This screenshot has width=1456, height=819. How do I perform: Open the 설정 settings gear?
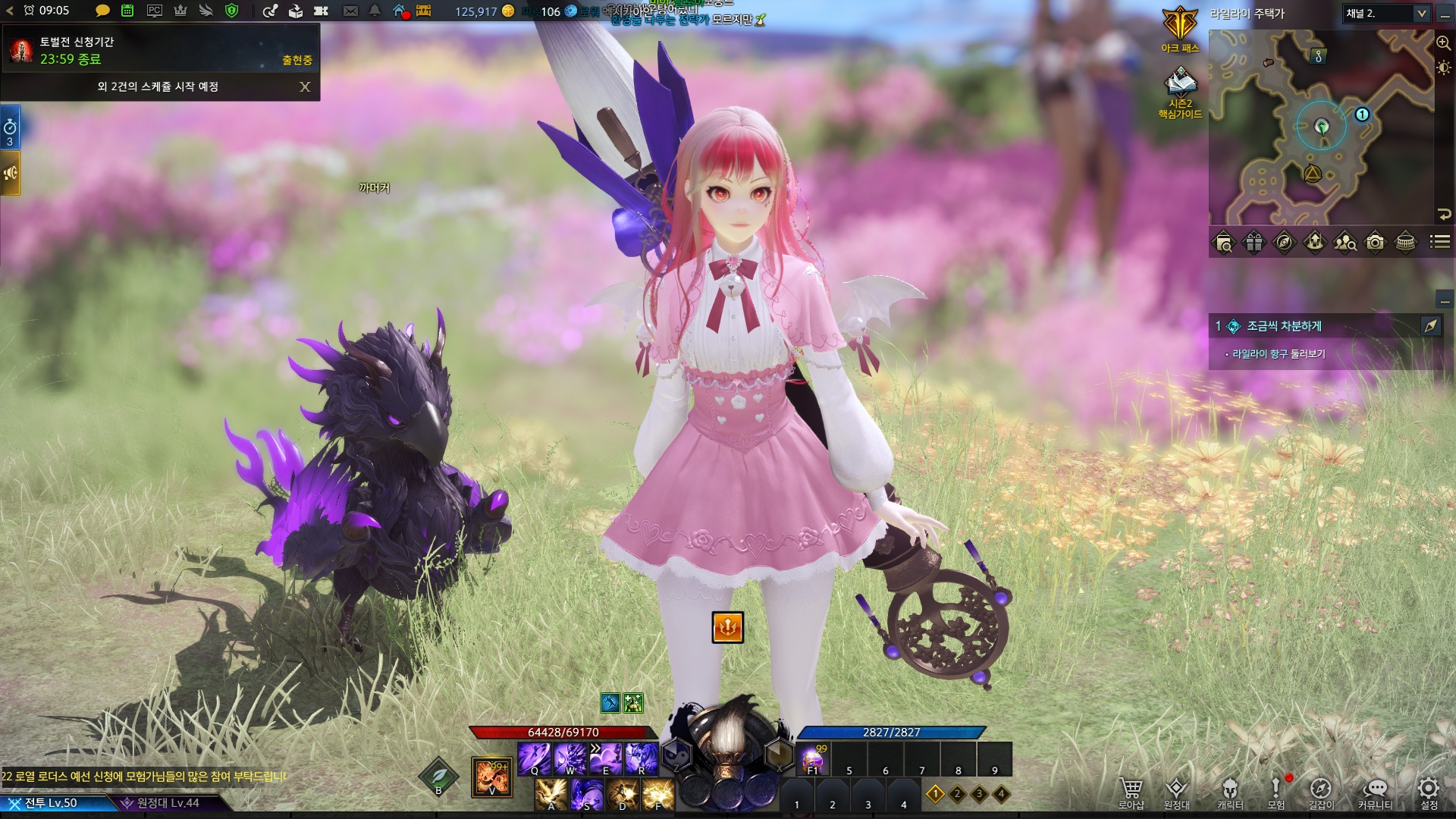pos(1429,792)
